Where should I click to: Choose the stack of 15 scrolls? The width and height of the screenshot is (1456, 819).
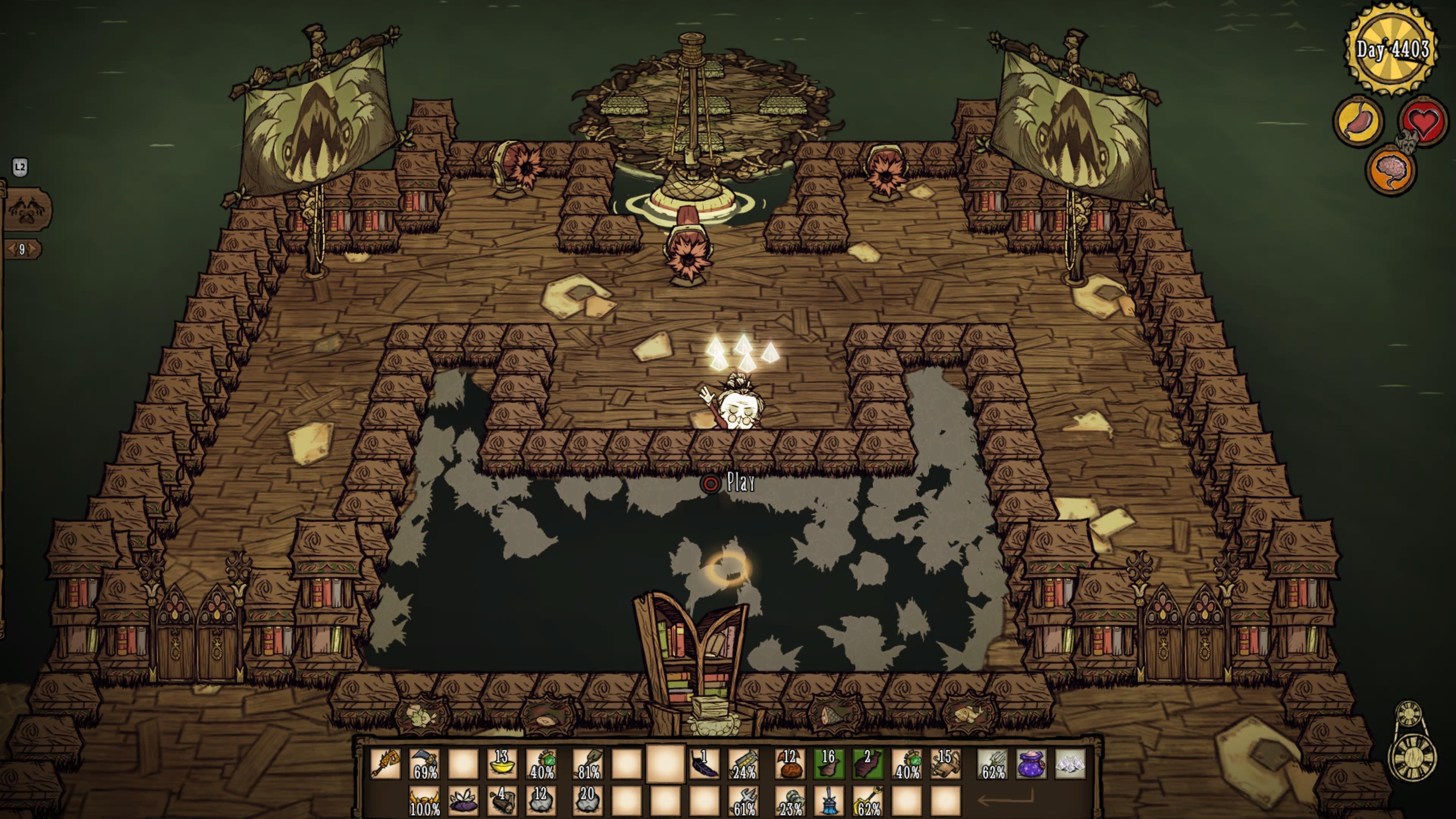pos(946,764)
